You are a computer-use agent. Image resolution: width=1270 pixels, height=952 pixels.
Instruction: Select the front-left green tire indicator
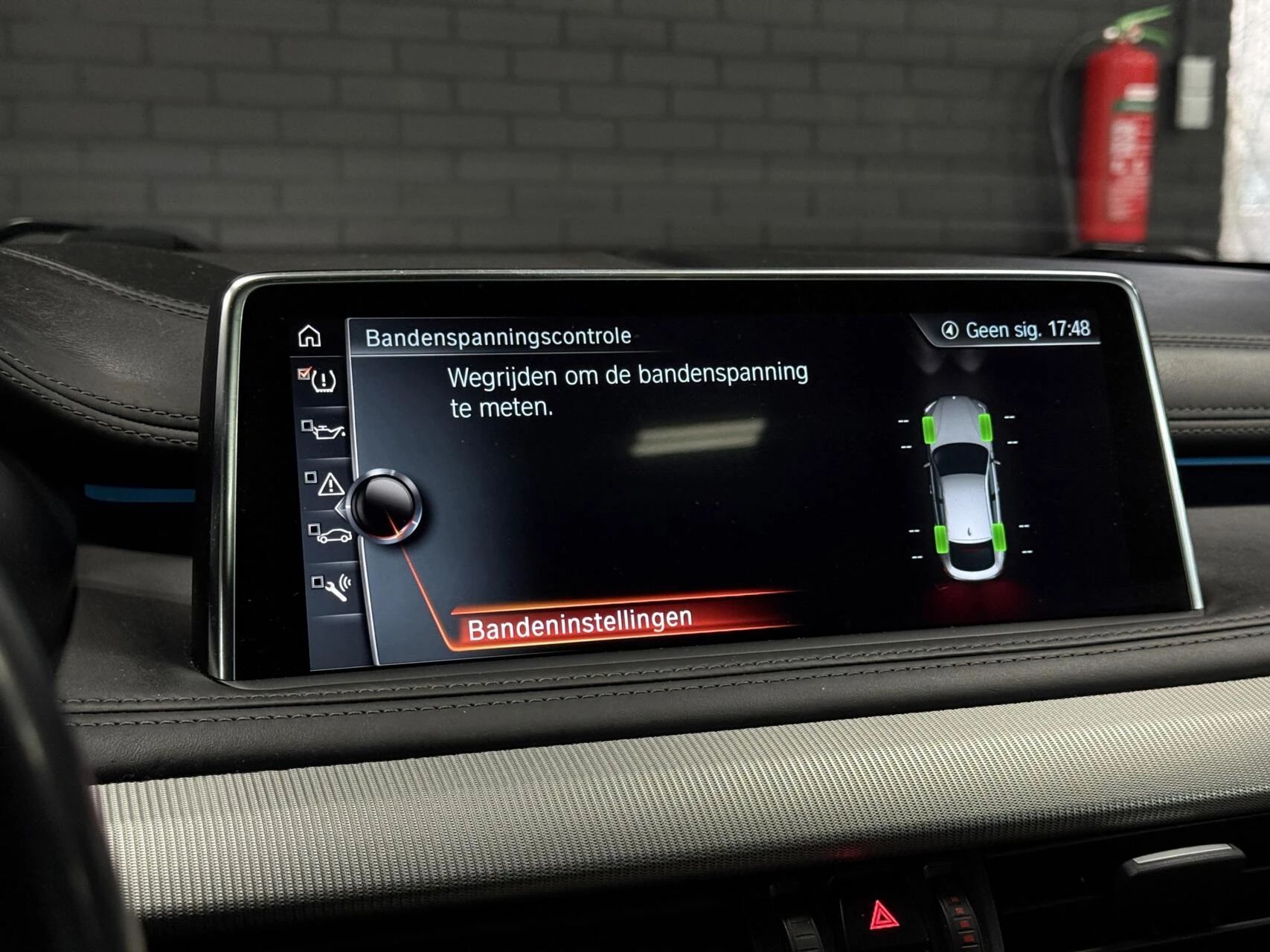click(929, 428)
